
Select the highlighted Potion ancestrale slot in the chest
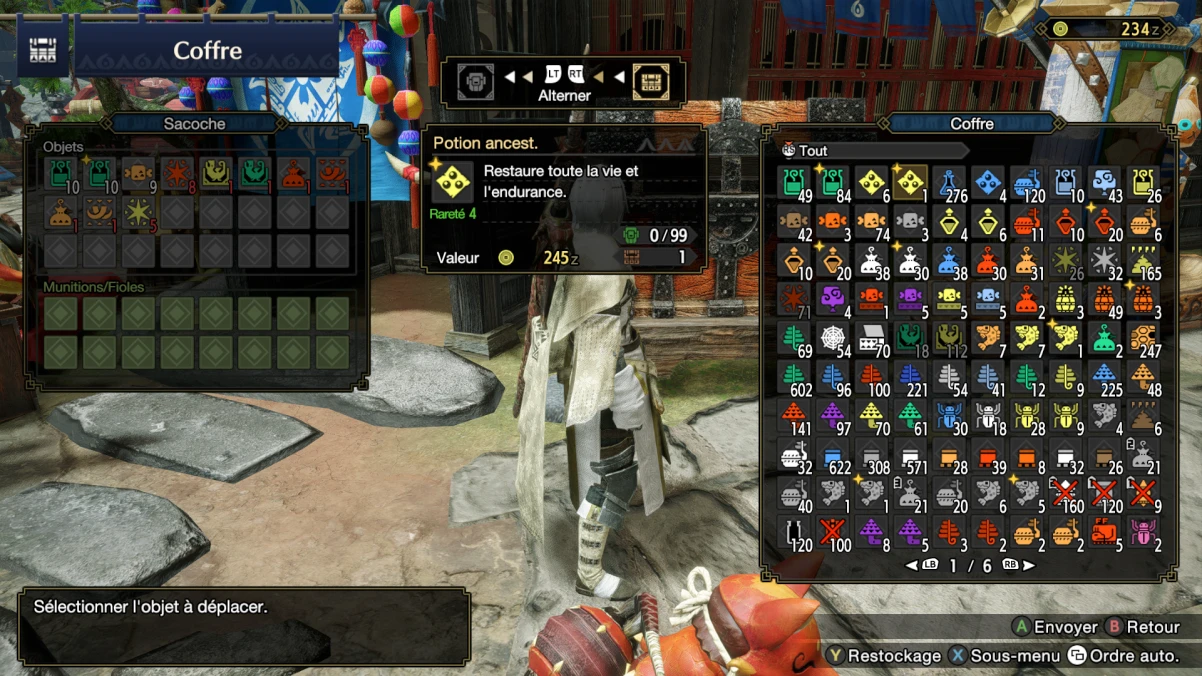click(909, 183)
